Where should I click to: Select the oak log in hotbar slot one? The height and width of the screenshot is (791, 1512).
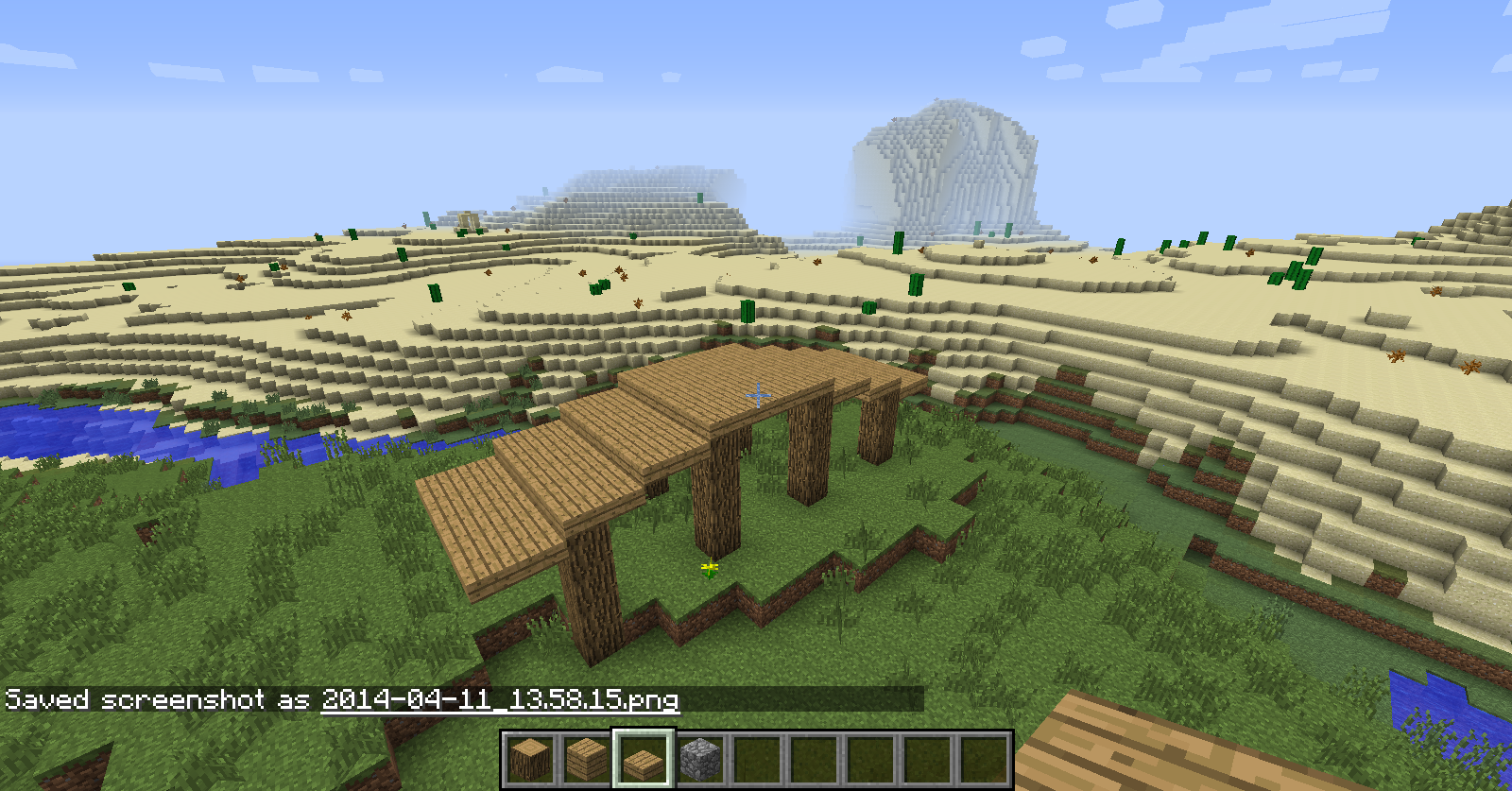point(532,756)
